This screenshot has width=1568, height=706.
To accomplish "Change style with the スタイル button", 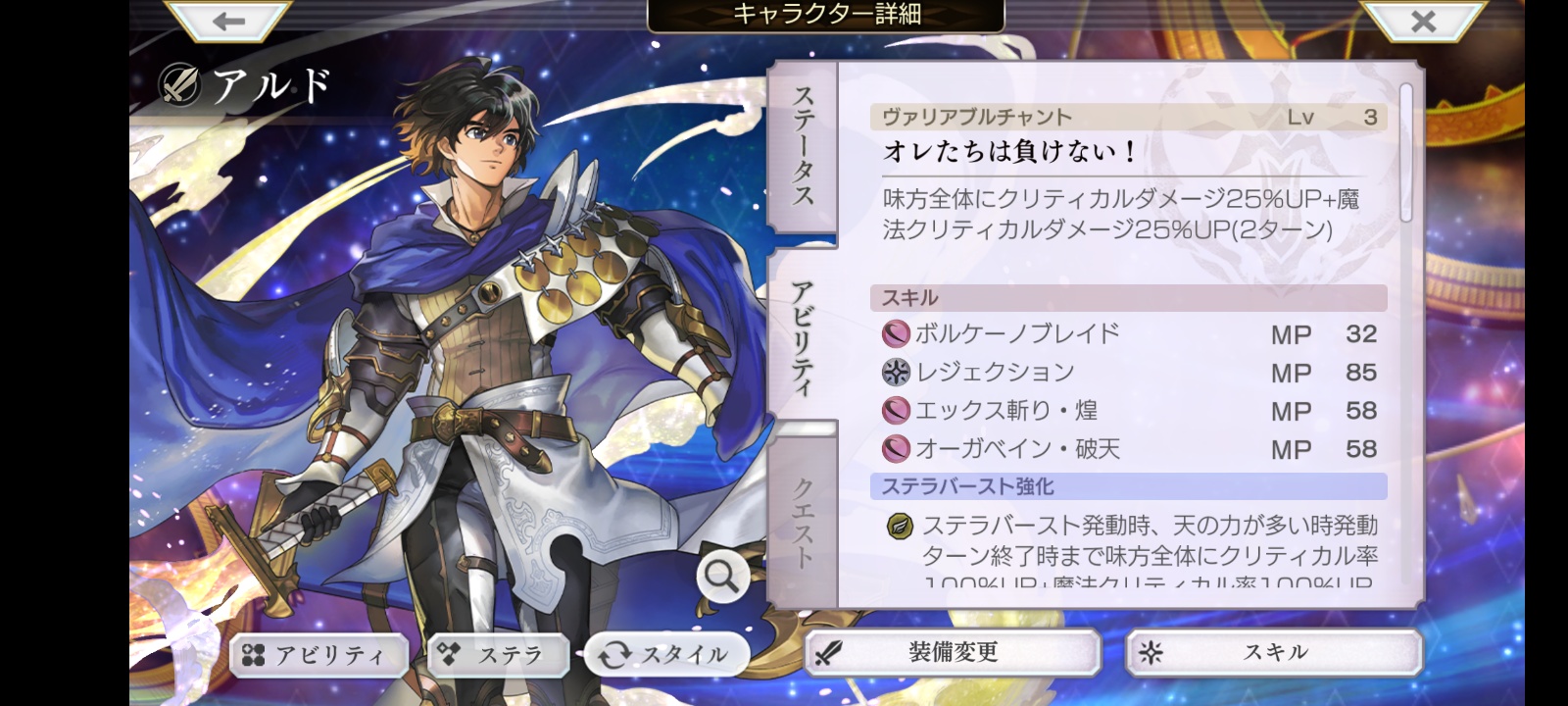I will click(x=667, y=654).
